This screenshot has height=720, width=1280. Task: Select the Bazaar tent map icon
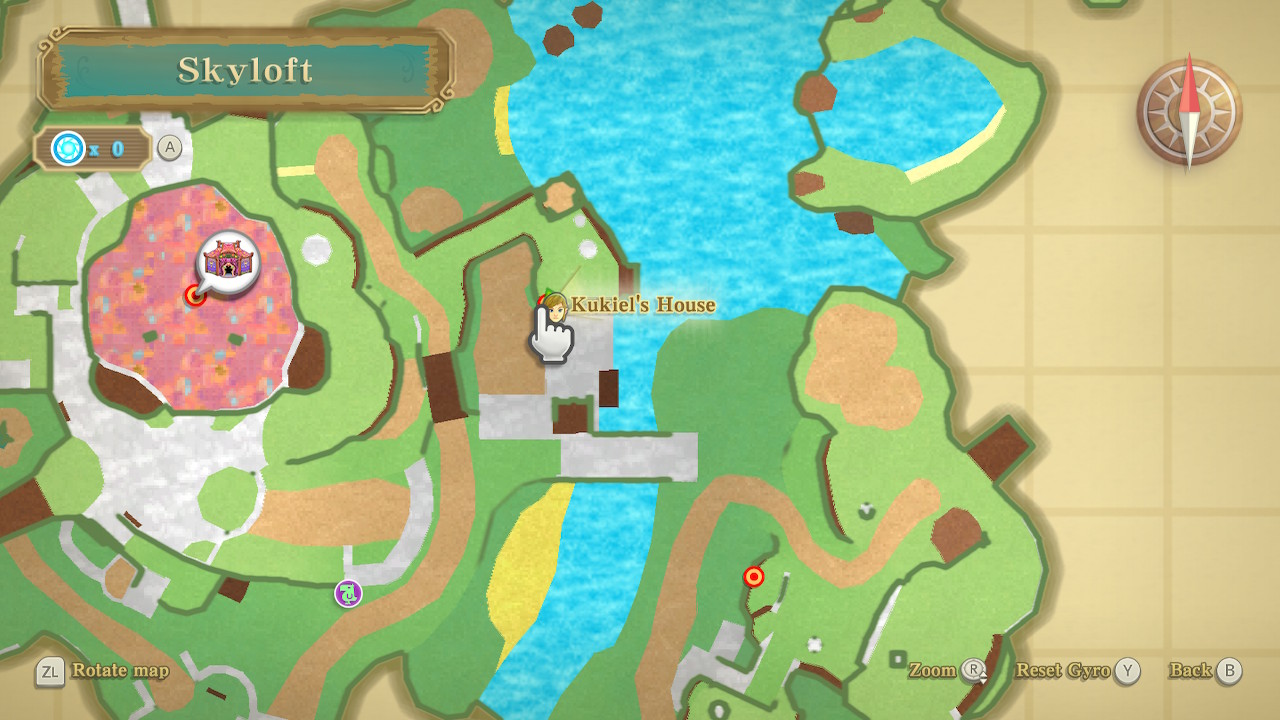pos(228,262)
